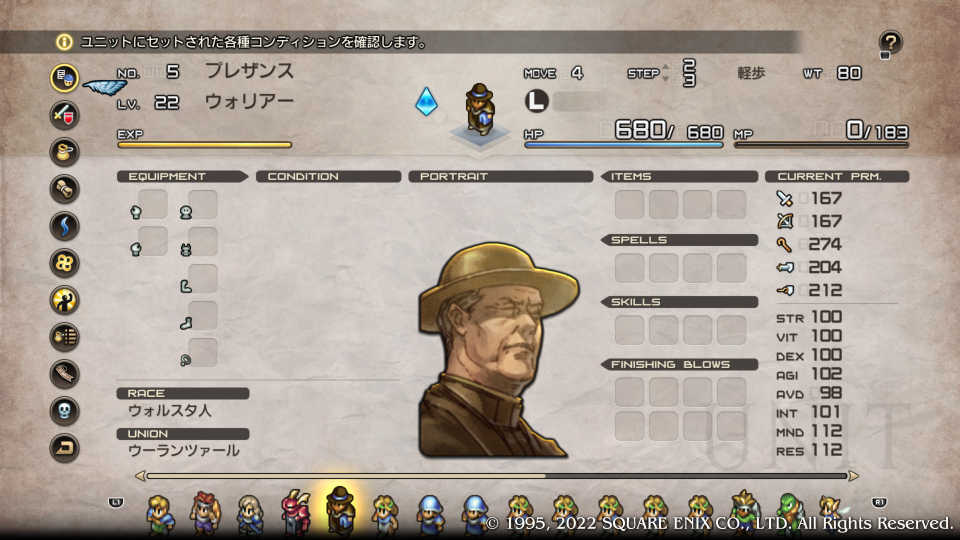The height and width of the screenshot is (540, 960).
Task: Select the red-haired unit in roster
Action: click(x=204, y=512)
